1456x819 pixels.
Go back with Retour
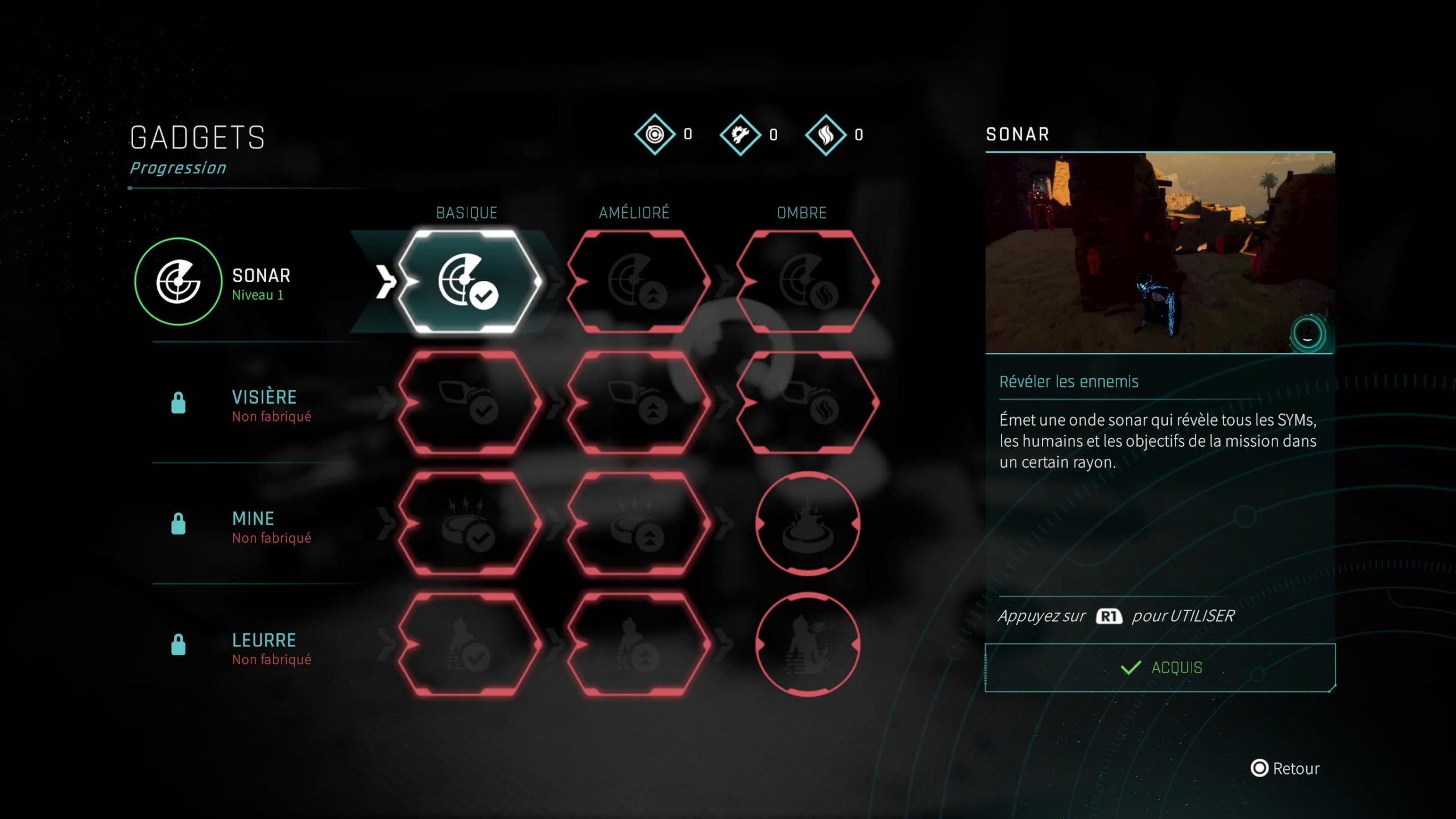pyautogui.click(x=1285, y=768)
